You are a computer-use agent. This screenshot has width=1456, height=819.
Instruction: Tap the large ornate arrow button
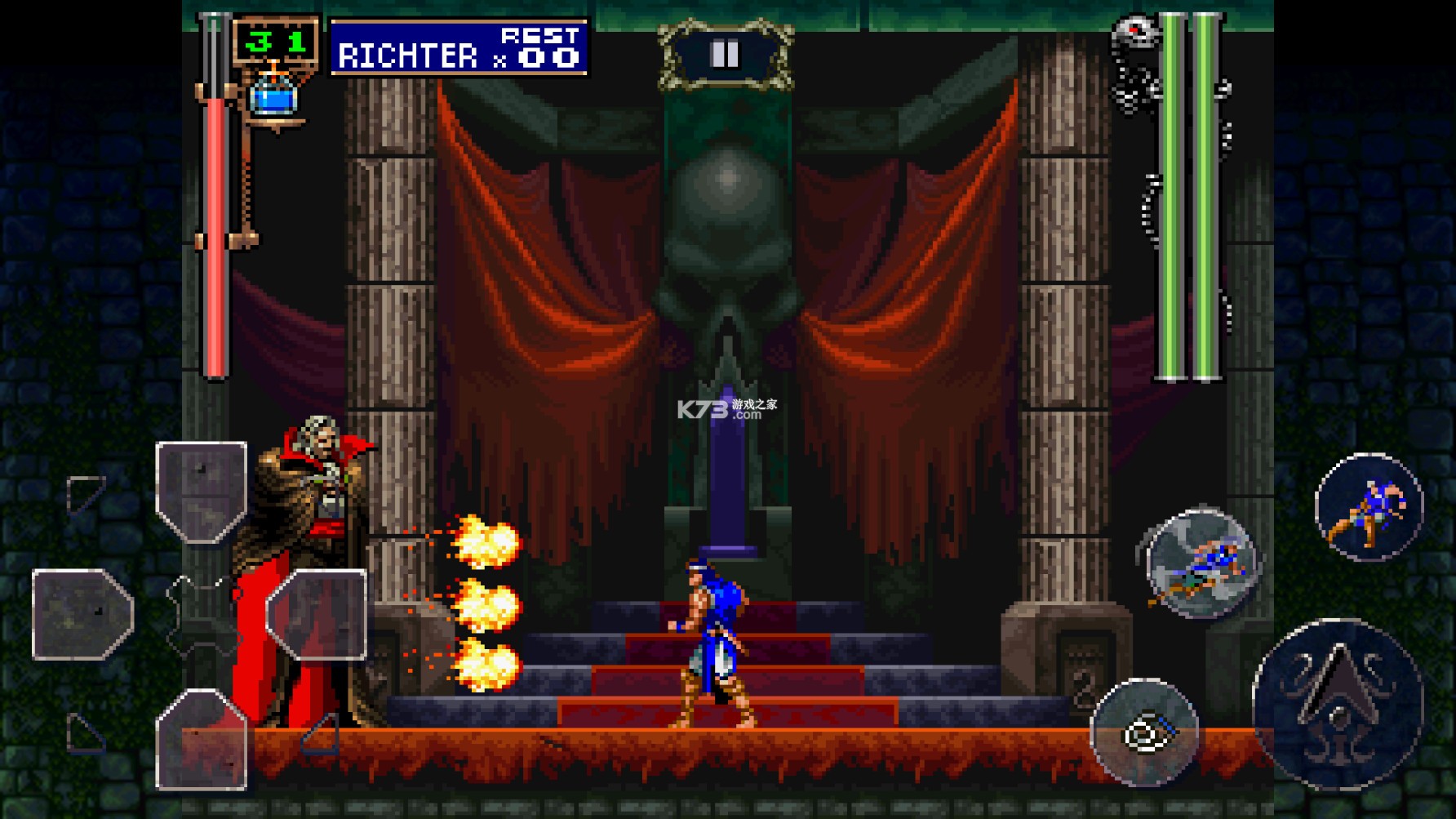pos(1338,704)
